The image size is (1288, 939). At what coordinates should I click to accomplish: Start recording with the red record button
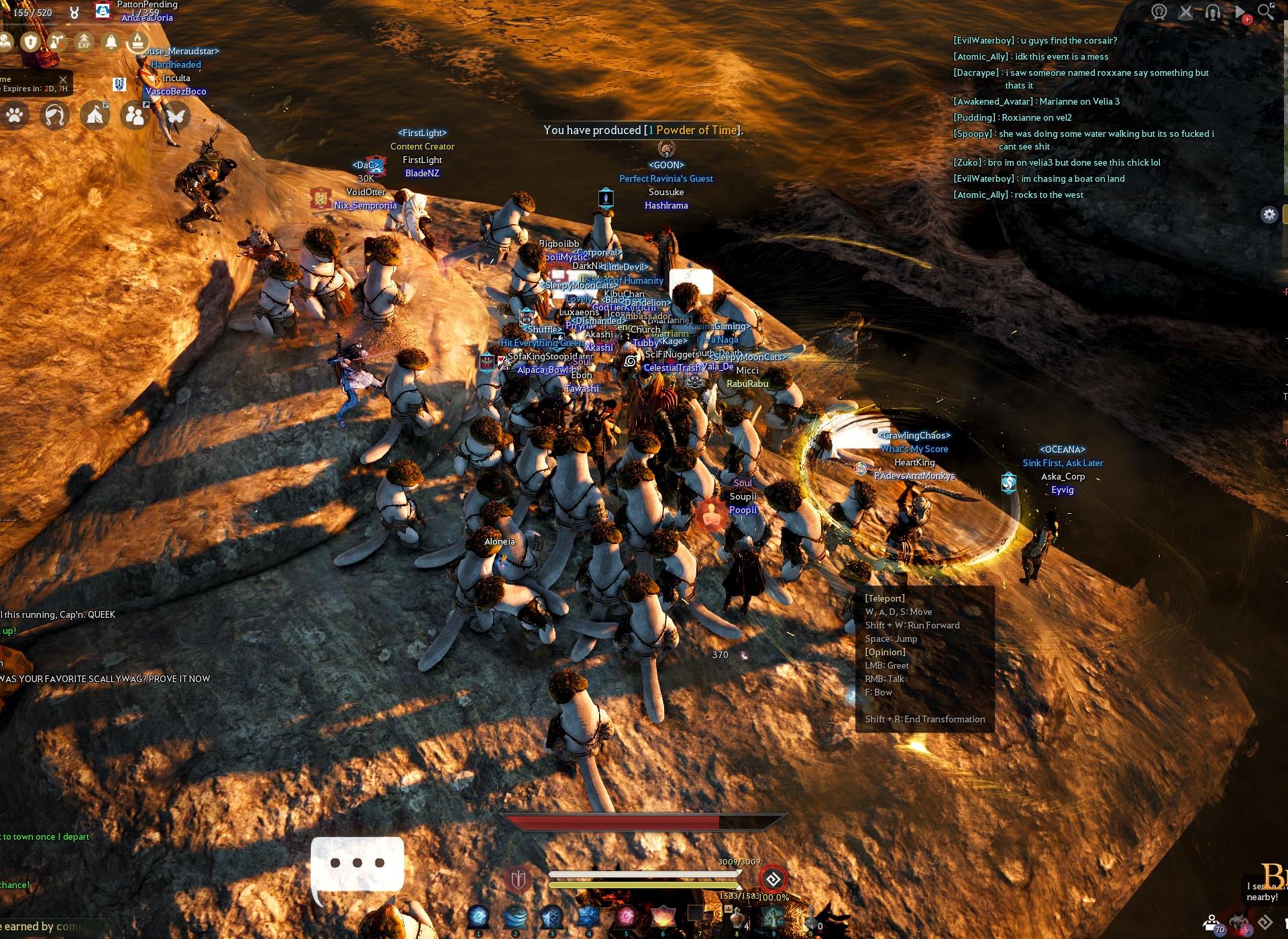pos(1247,20)
